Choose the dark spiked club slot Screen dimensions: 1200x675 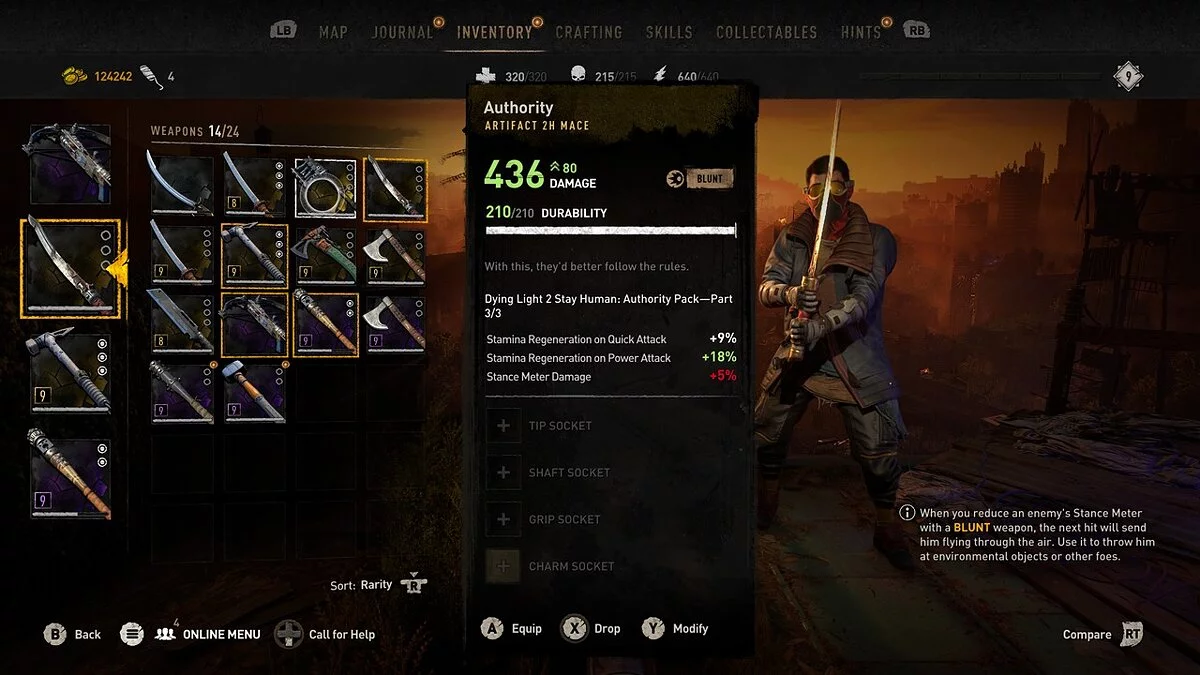(182, 392)
